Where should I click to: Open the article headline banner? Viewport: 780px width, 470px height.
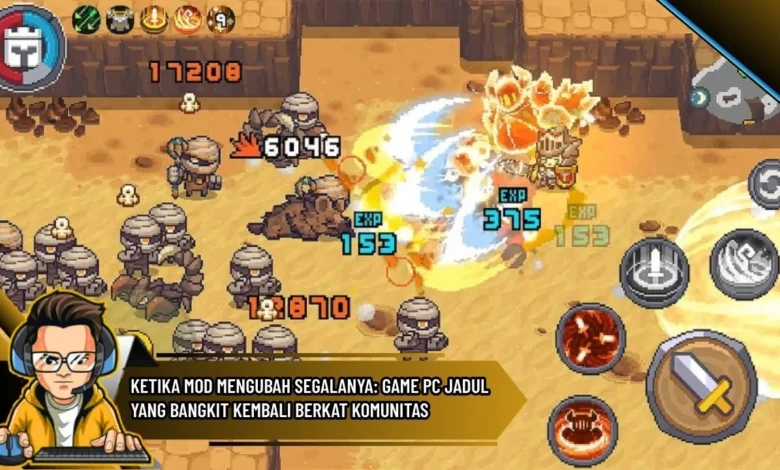point(310,398)
